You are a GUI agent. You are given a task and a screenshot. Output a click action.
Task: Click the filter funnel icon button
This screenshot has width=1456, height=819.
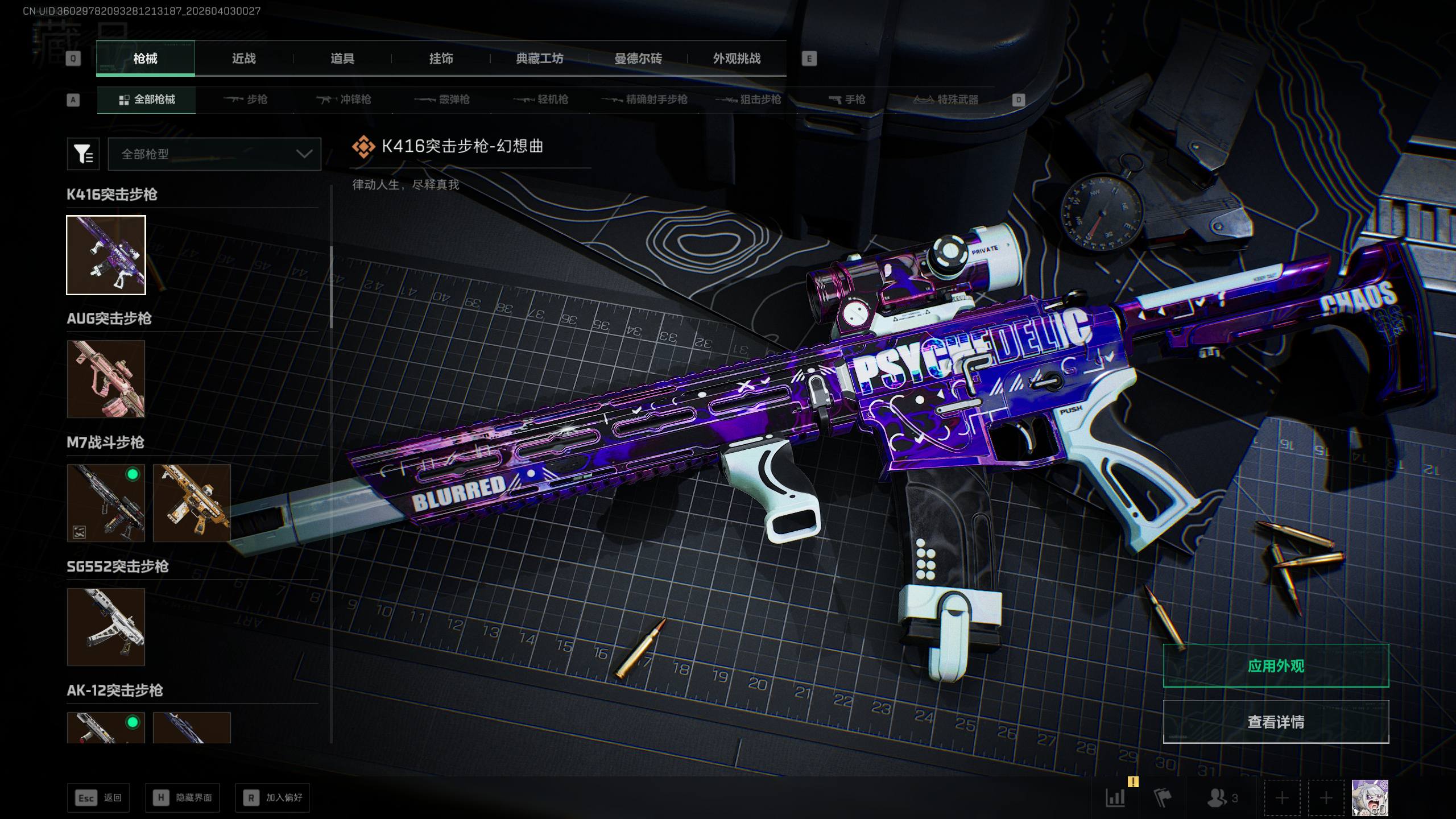pyautogui.click(x=83, y=154)
